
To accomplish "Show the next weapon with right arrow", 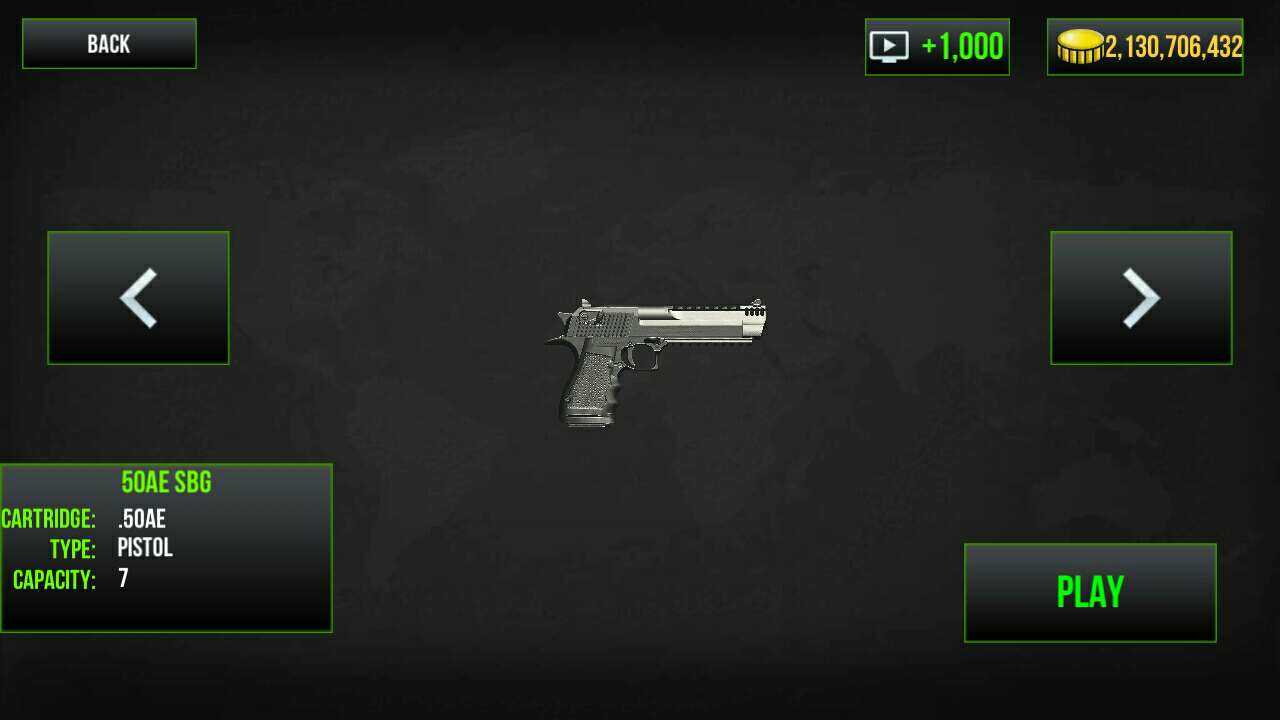I will [1141, 298].
